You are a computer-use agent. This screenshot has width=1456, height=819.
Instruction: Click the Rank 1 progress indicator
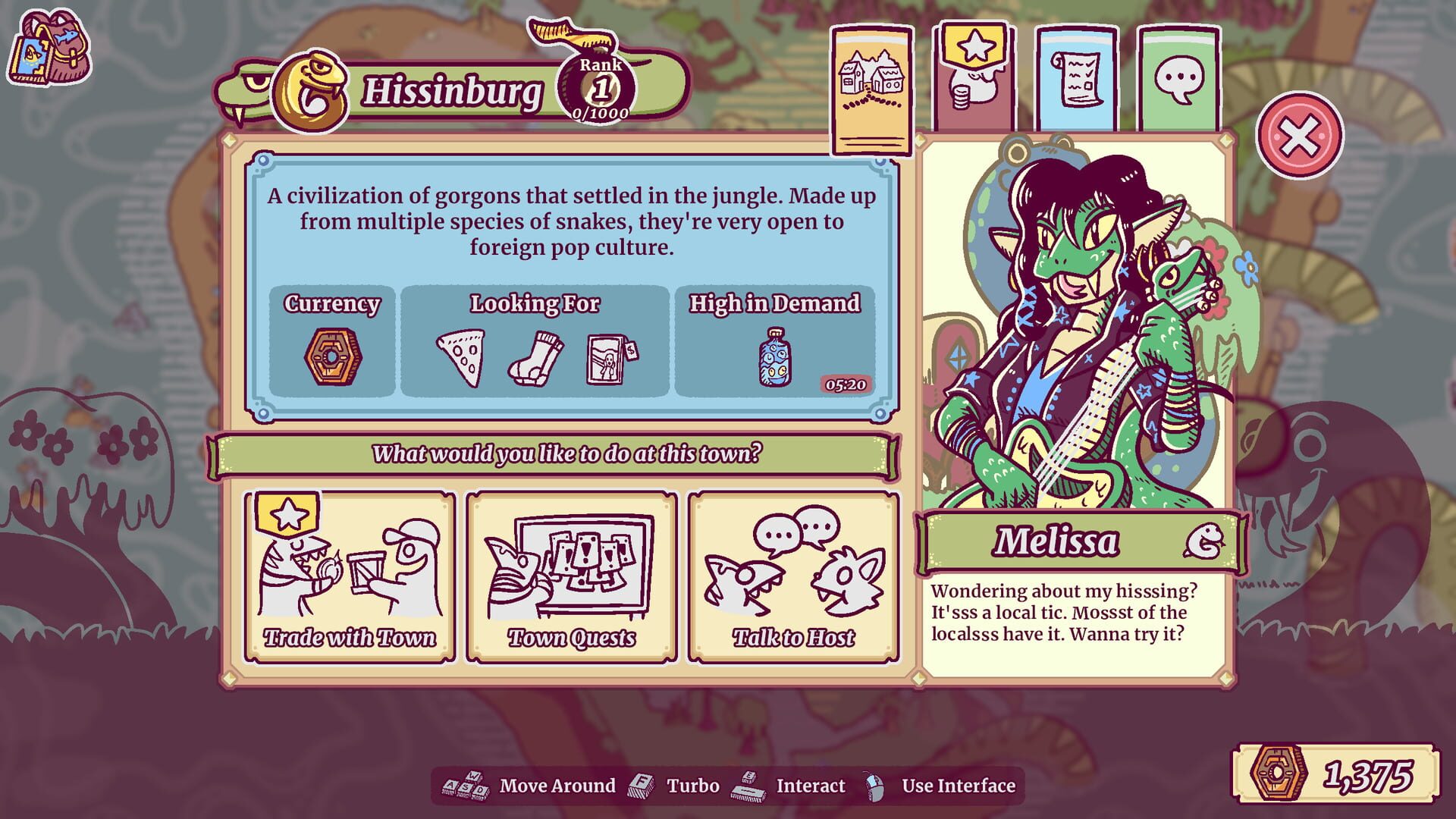599,87
